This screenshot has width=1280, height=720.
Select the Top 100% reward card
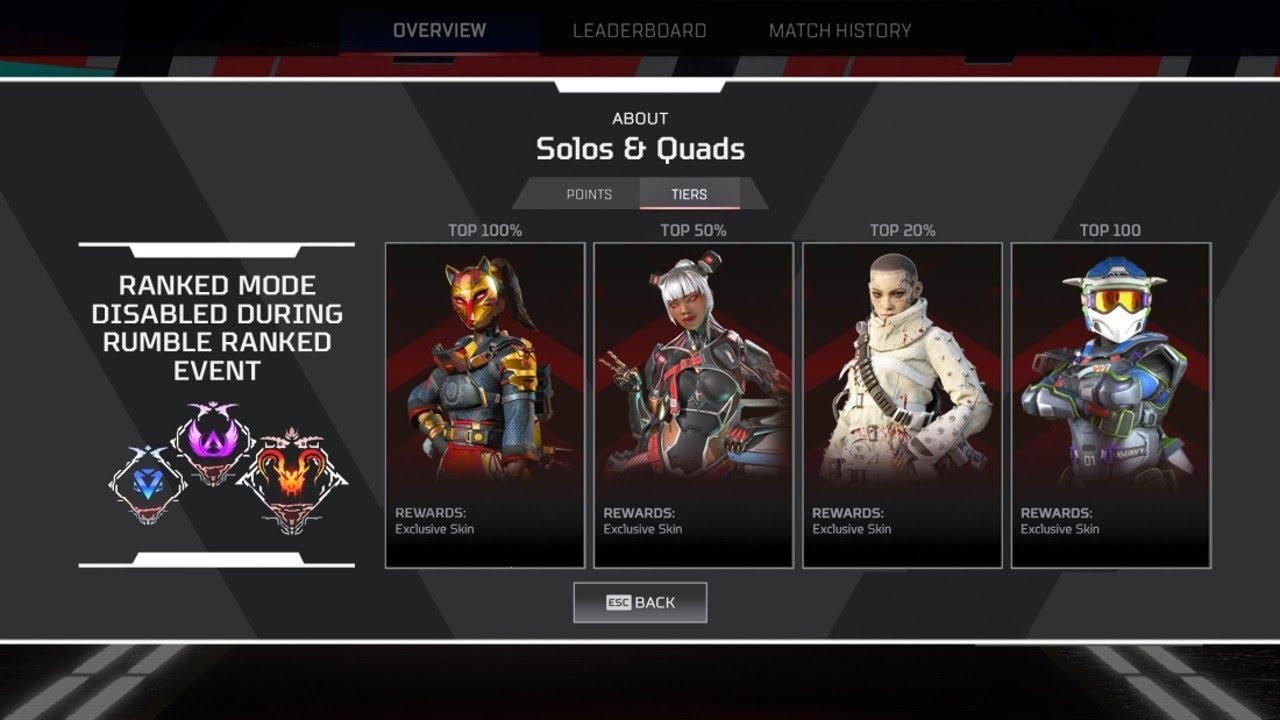point(485,405)
